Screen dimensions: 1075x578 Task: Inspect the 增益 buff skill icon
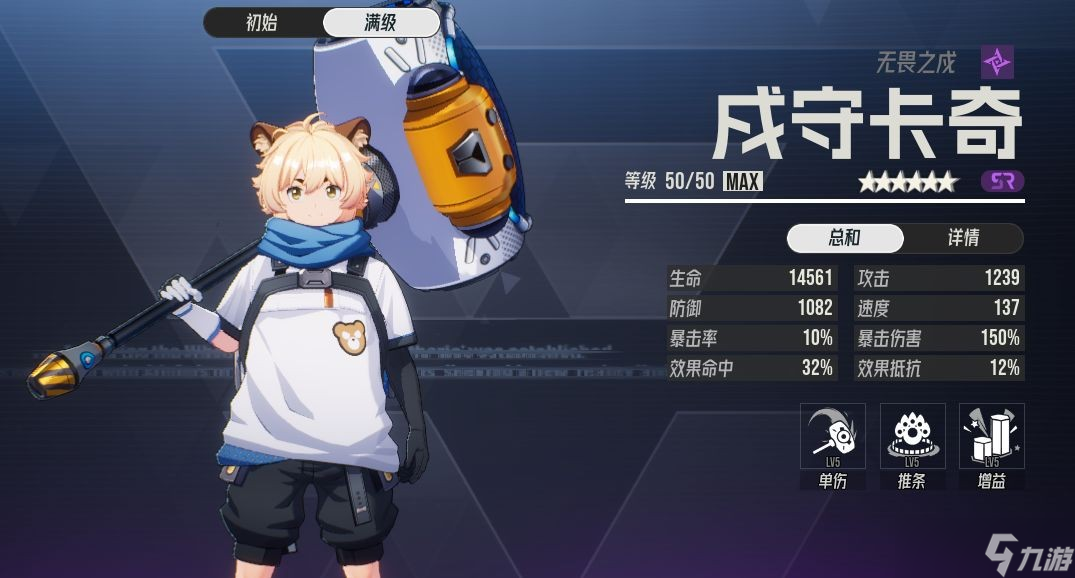click(991, 436)
